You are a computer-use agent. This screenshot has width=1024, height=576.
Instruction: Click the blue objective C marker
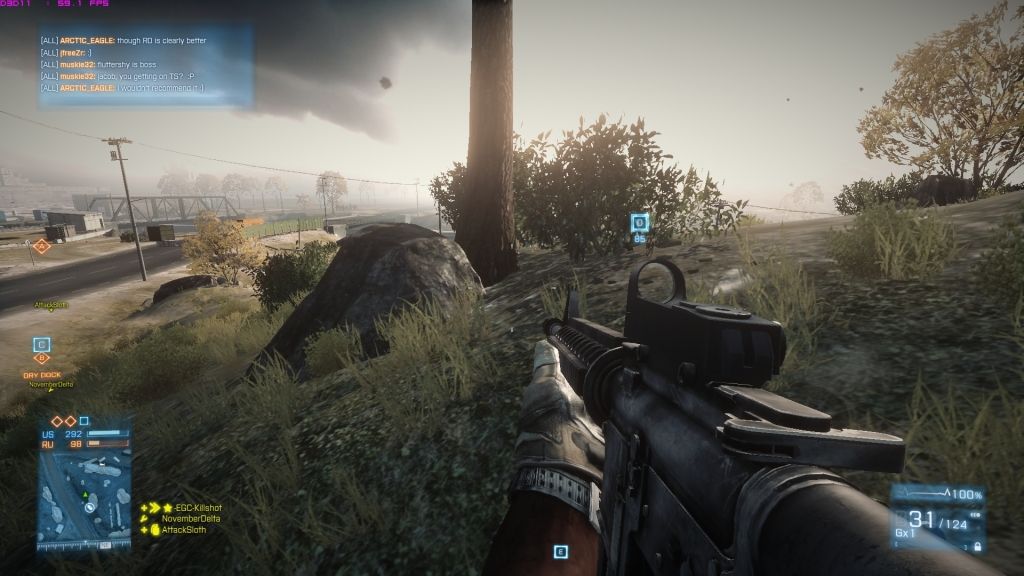coord(41,345)
